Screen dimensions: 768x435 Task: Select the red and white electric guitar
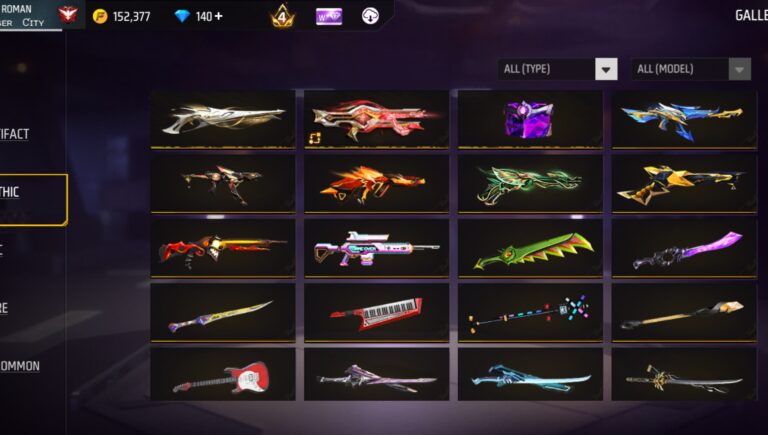point(222,376)
